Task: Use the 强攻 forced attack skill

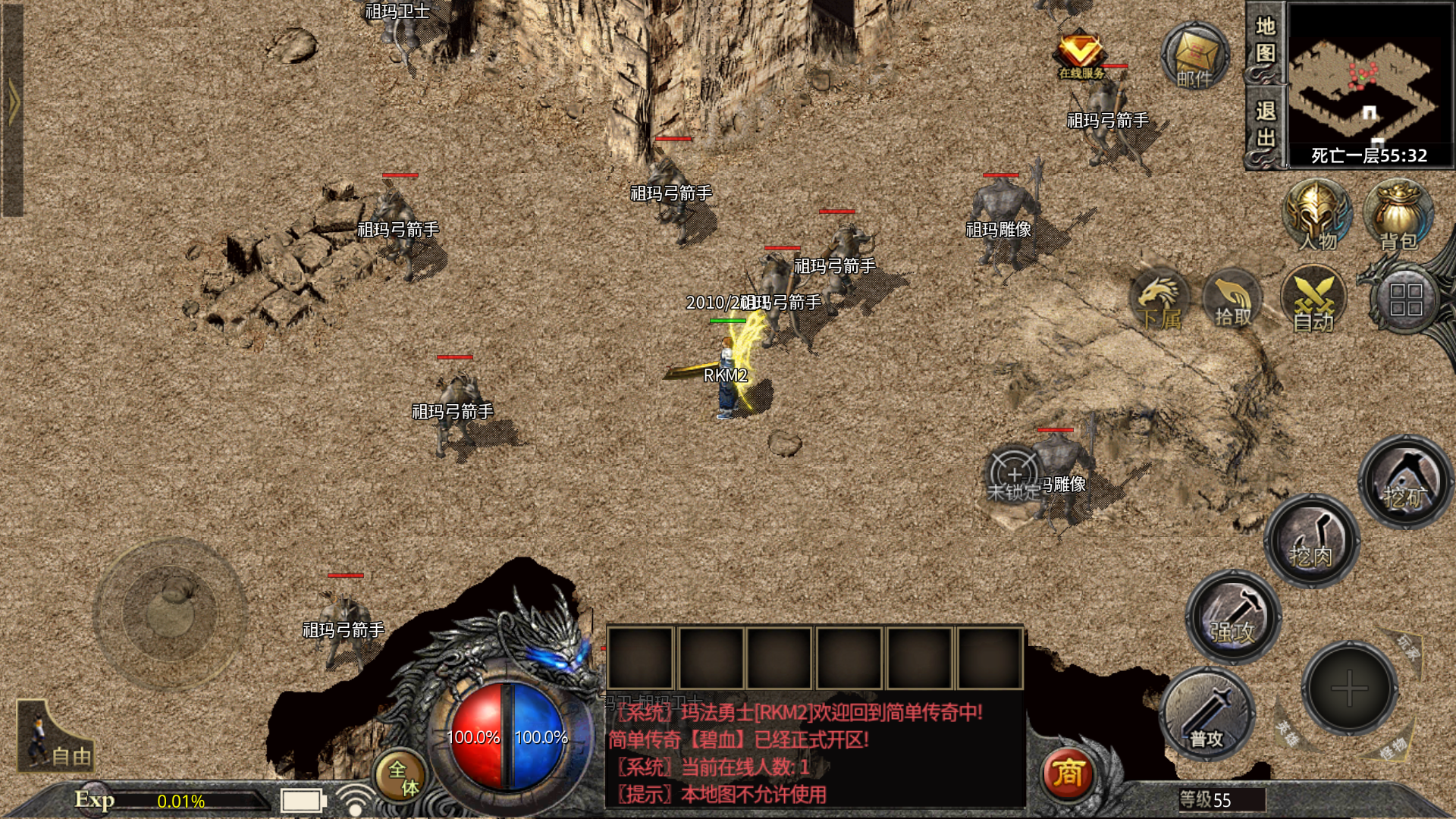Action: (1233, 617)
